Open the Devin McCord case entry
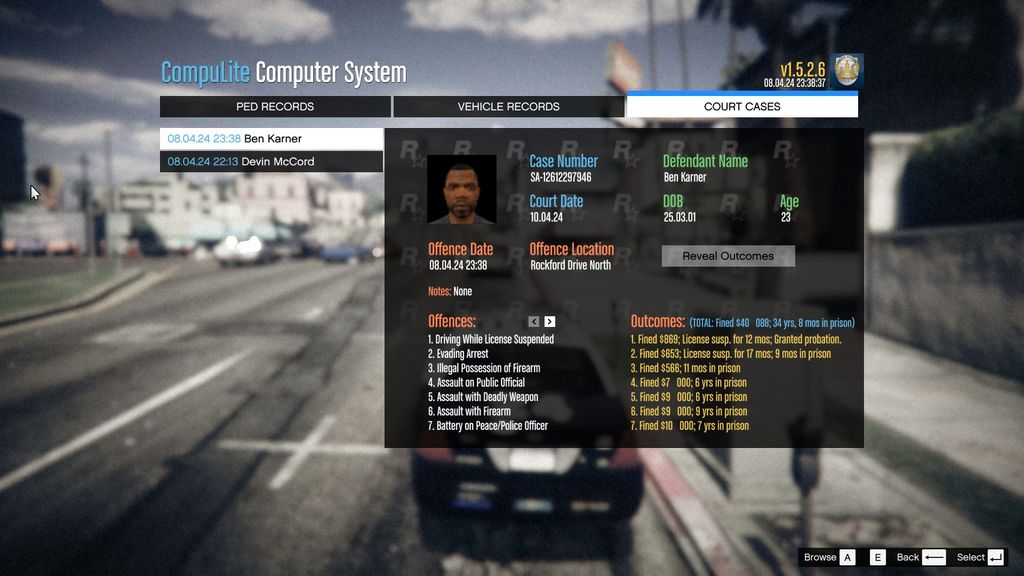This screenshot has width=1024, height=576. pyautogui.click(x=271, y=162)
